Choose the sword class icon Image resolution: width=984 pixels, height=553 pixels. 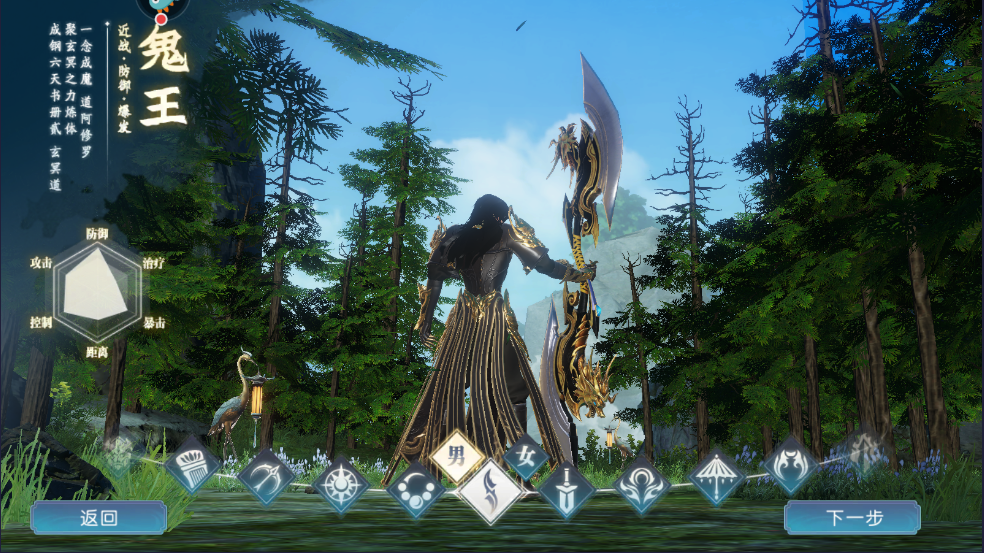click(x=566, y=491)
